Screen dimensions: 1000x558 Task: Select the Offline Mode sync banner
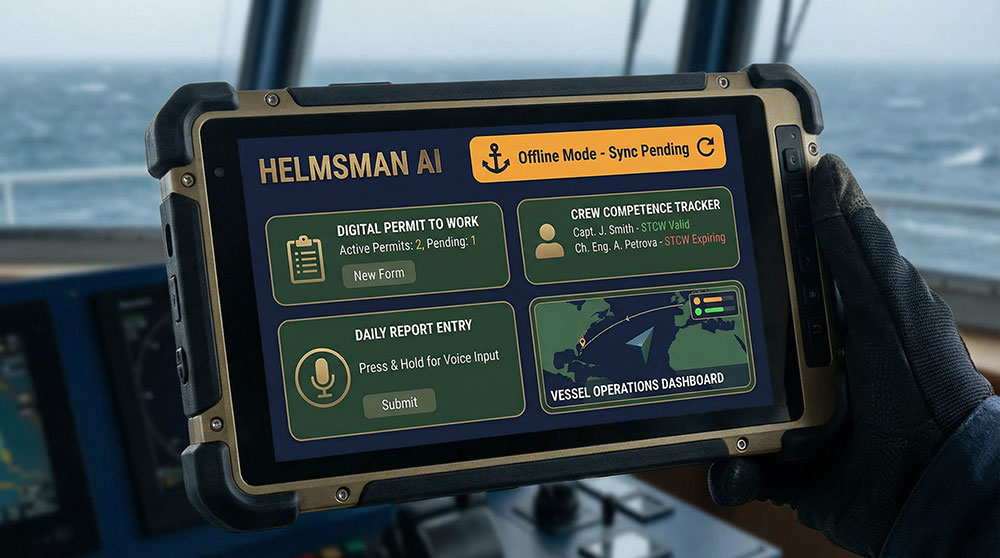coord(597,153)
